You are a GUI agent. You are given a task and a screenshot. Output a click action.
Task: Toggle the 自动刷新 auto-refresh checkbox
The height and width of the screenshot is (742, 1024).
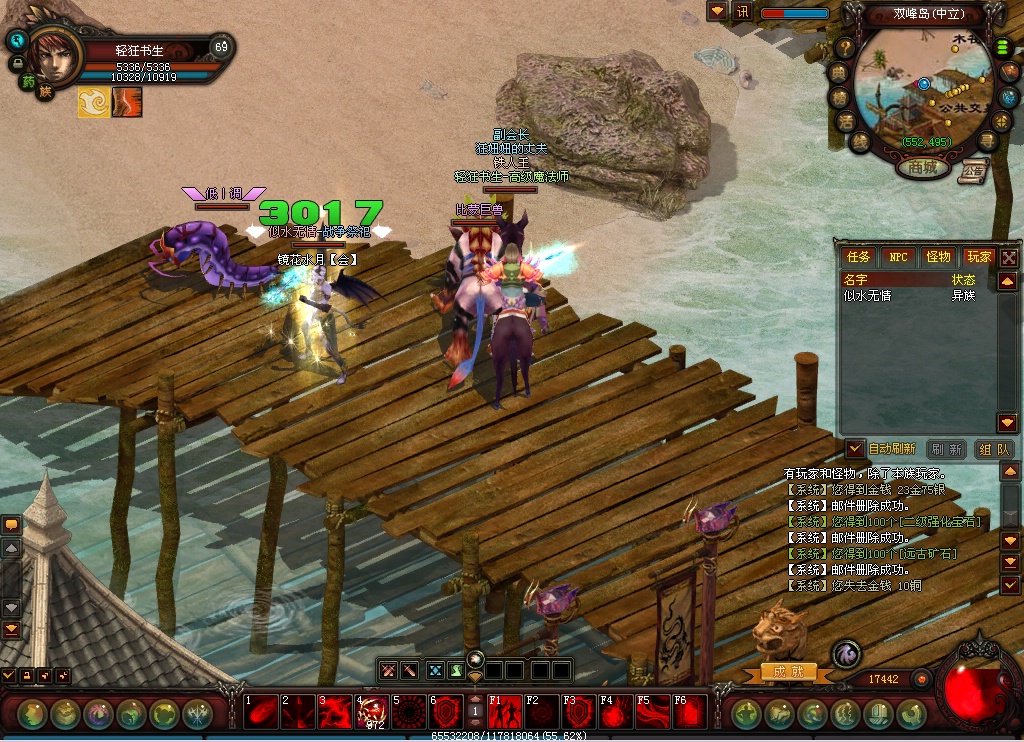[x=855, y=449]
